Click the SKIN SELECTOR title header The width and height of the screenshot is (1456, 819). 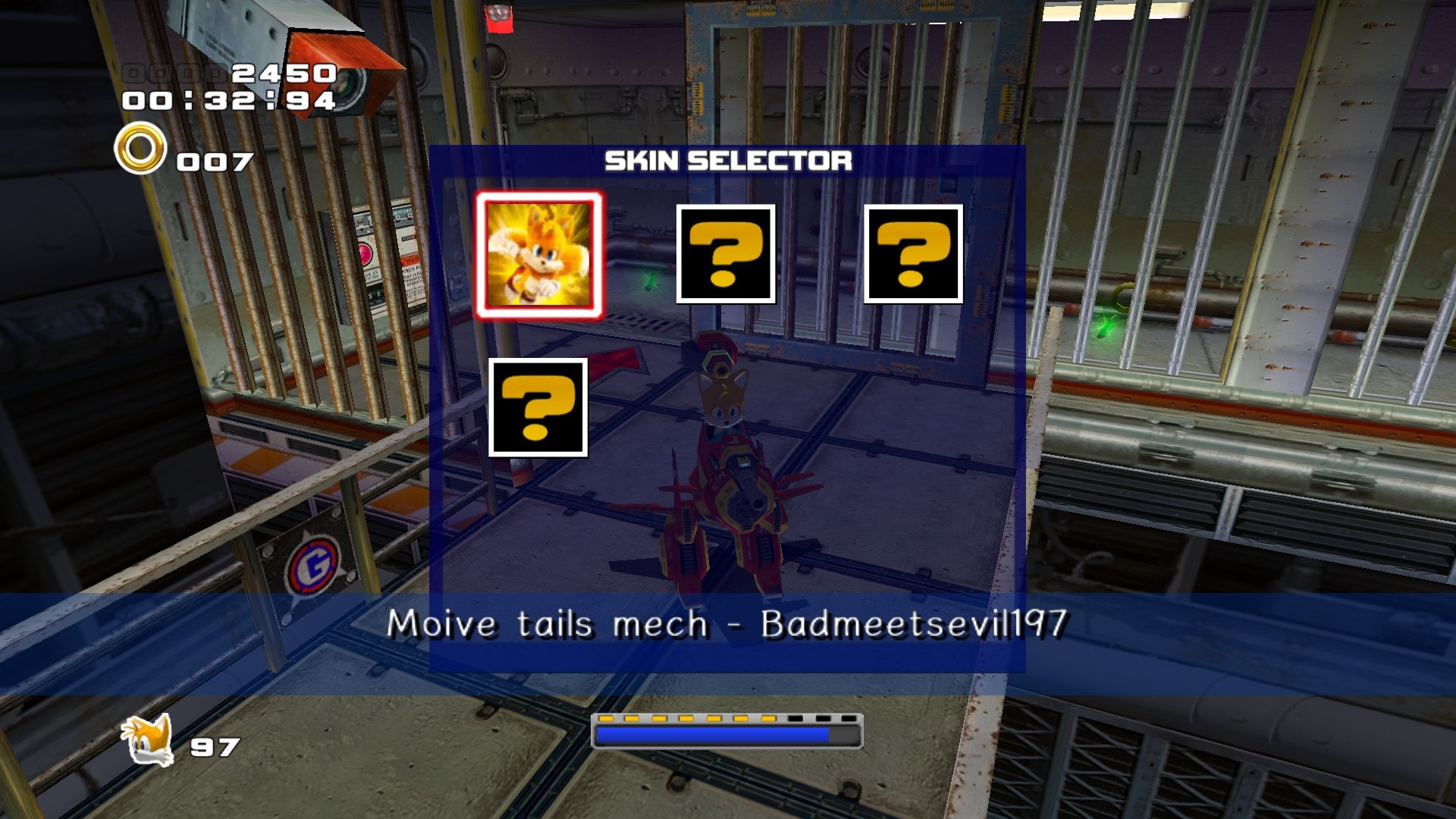pos(730,161)
